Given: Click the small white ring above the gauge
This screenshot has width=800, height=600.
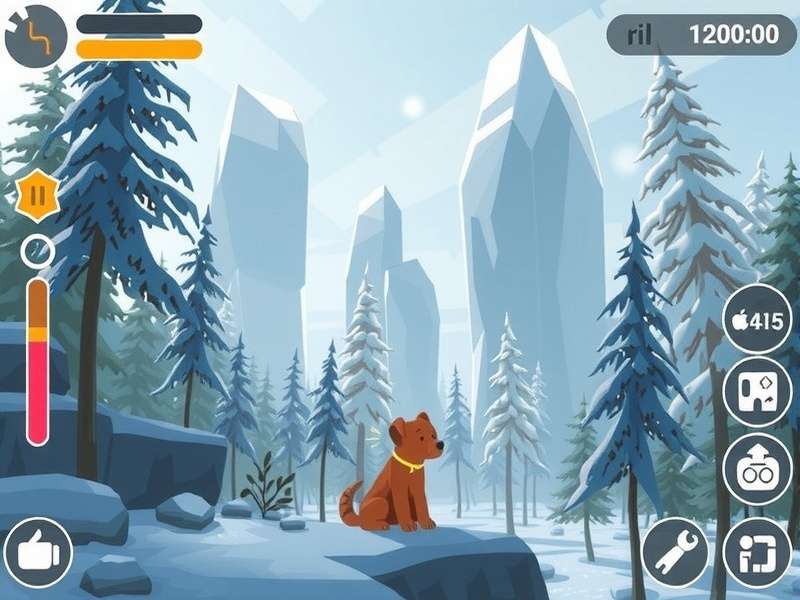Looking at the screenshot, I should point(37,250).
